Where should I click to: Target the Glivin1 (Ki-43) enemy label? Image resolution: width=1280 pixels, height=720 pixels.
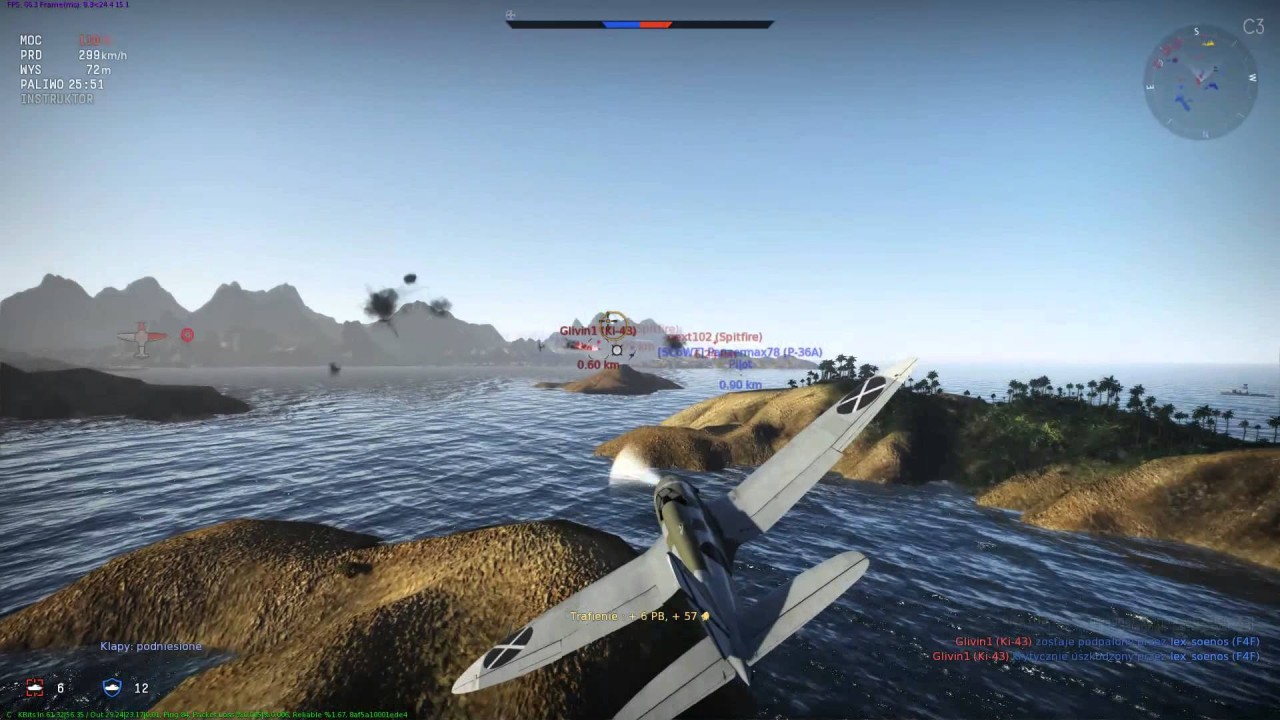597,331
